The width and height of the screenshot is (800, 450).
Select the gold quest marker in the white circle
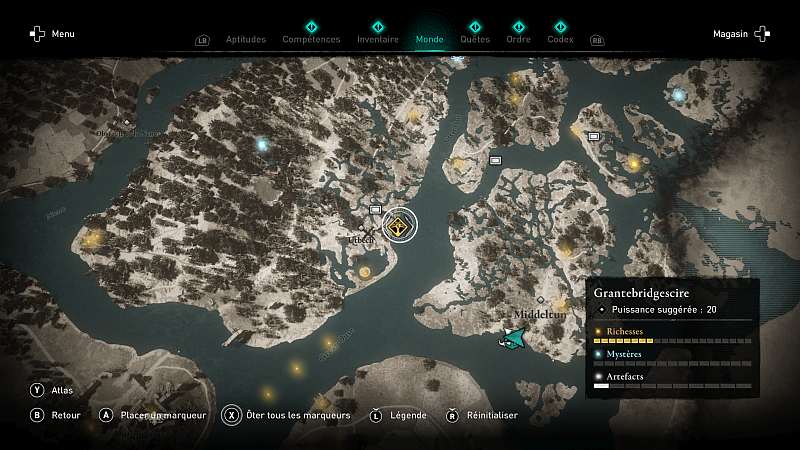click(x=400, y=226)
